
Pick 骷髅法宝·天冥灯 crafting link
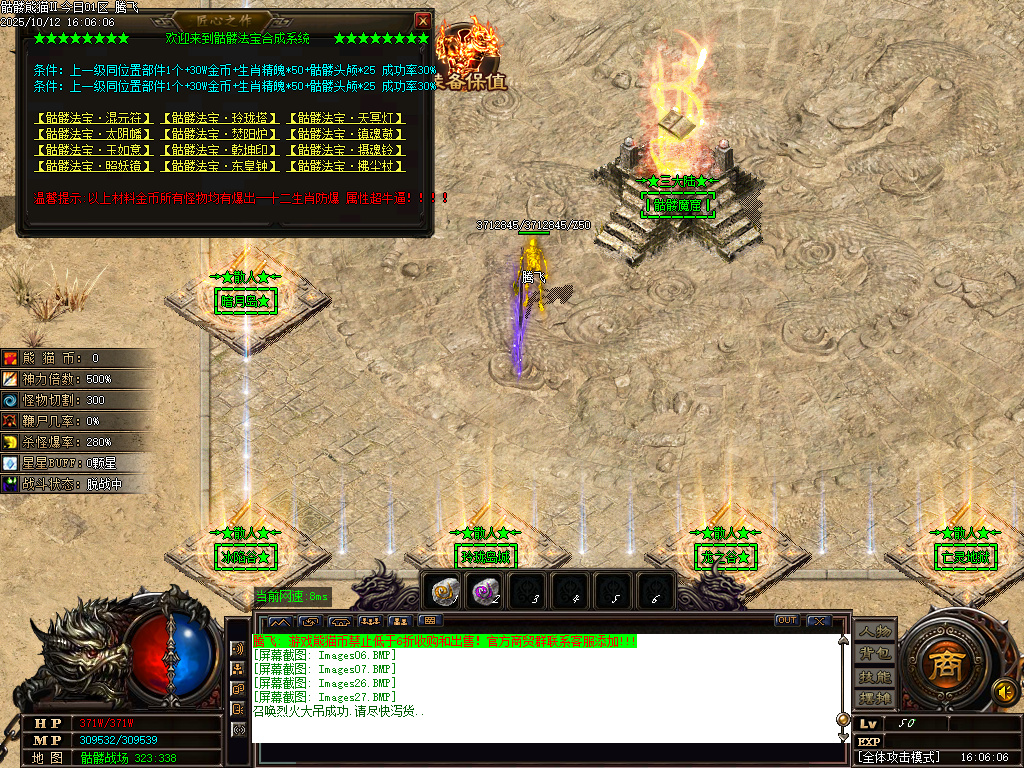click(x=346, y=118)
